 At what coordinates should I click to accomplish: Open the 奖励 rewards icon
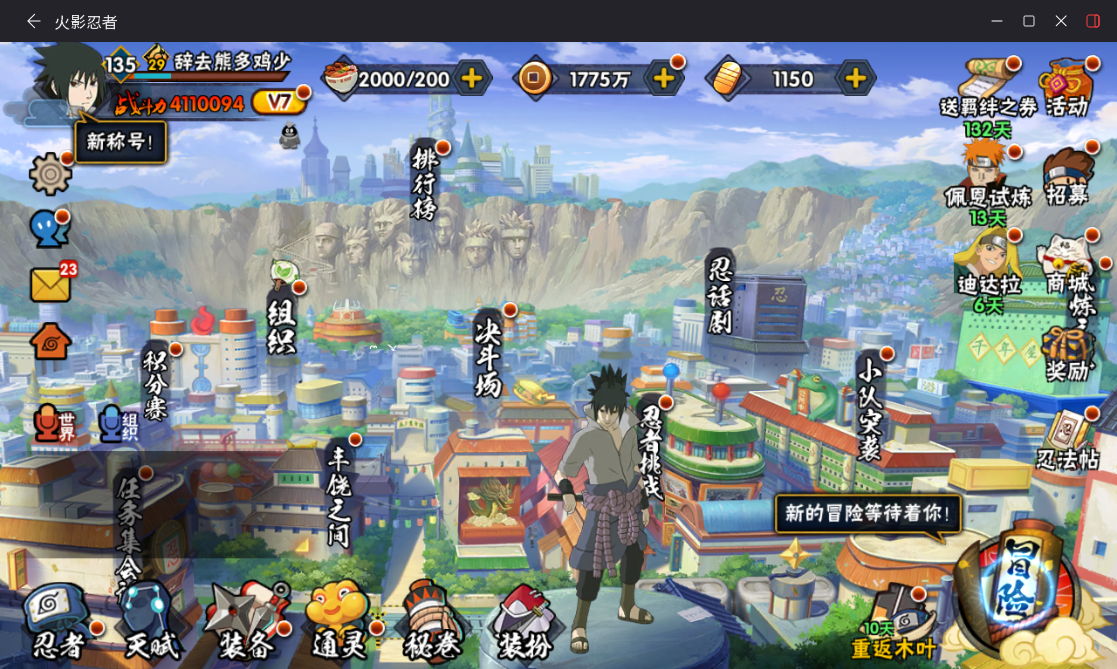pyautogui.click(x=1066, y=355)
